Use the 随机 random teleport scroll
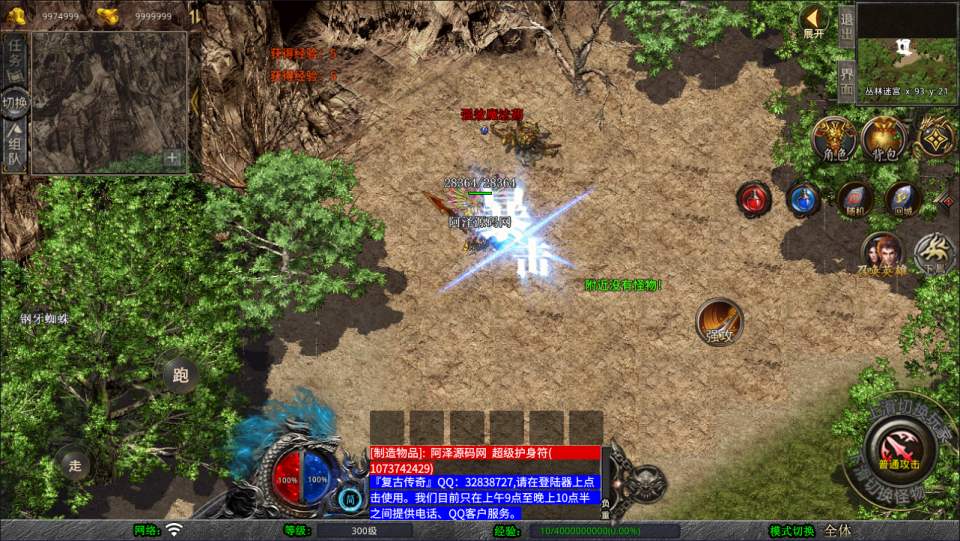 point(854,198)
